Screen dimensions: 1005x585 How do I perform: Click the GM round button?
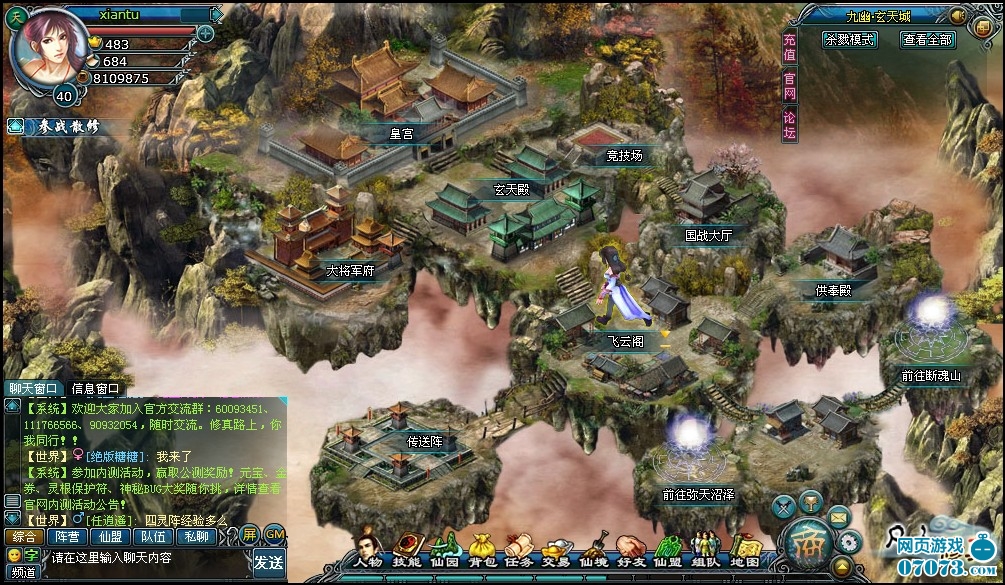pos(274,534)
